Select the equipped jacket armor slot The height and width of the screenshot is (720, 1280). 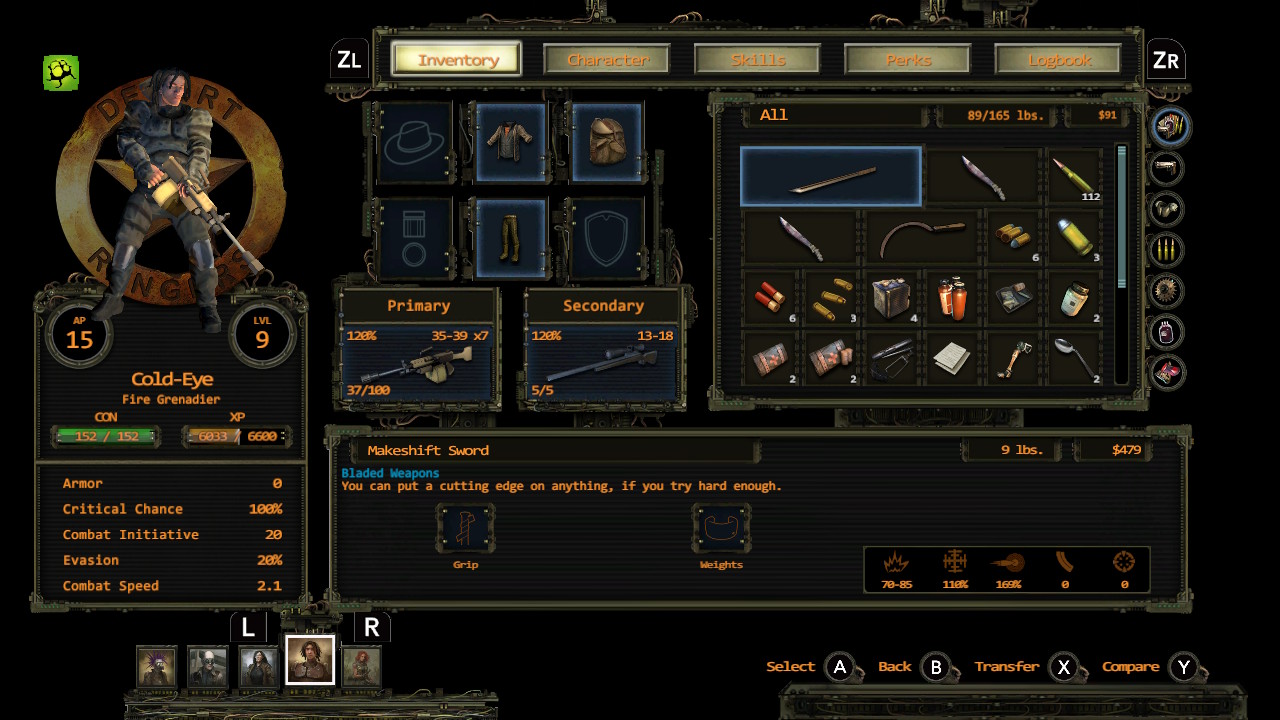tap(511, 142)
